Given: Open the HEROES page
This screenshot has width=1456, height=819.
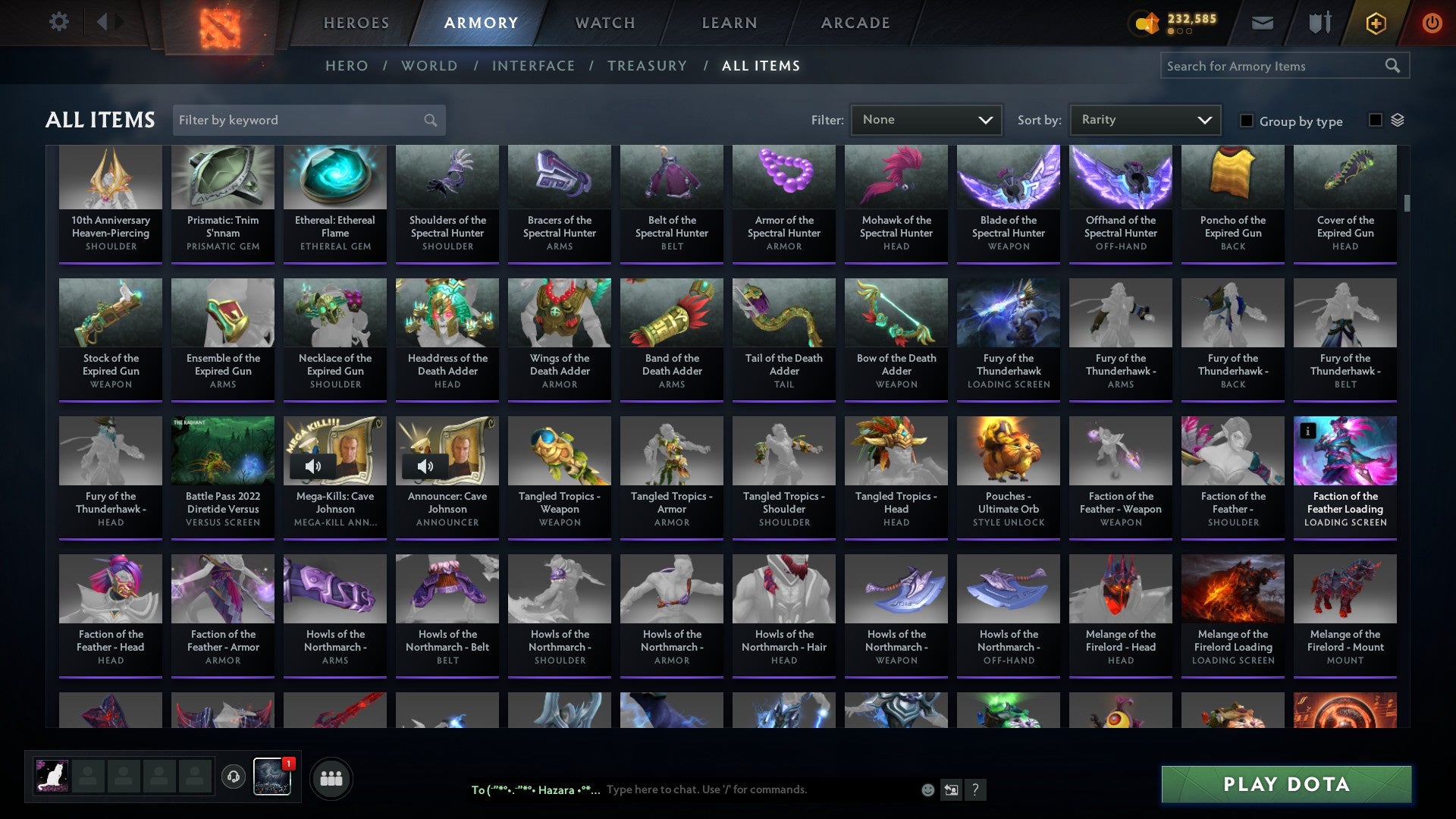Looking at the screenshot, I should pos(356,23).
